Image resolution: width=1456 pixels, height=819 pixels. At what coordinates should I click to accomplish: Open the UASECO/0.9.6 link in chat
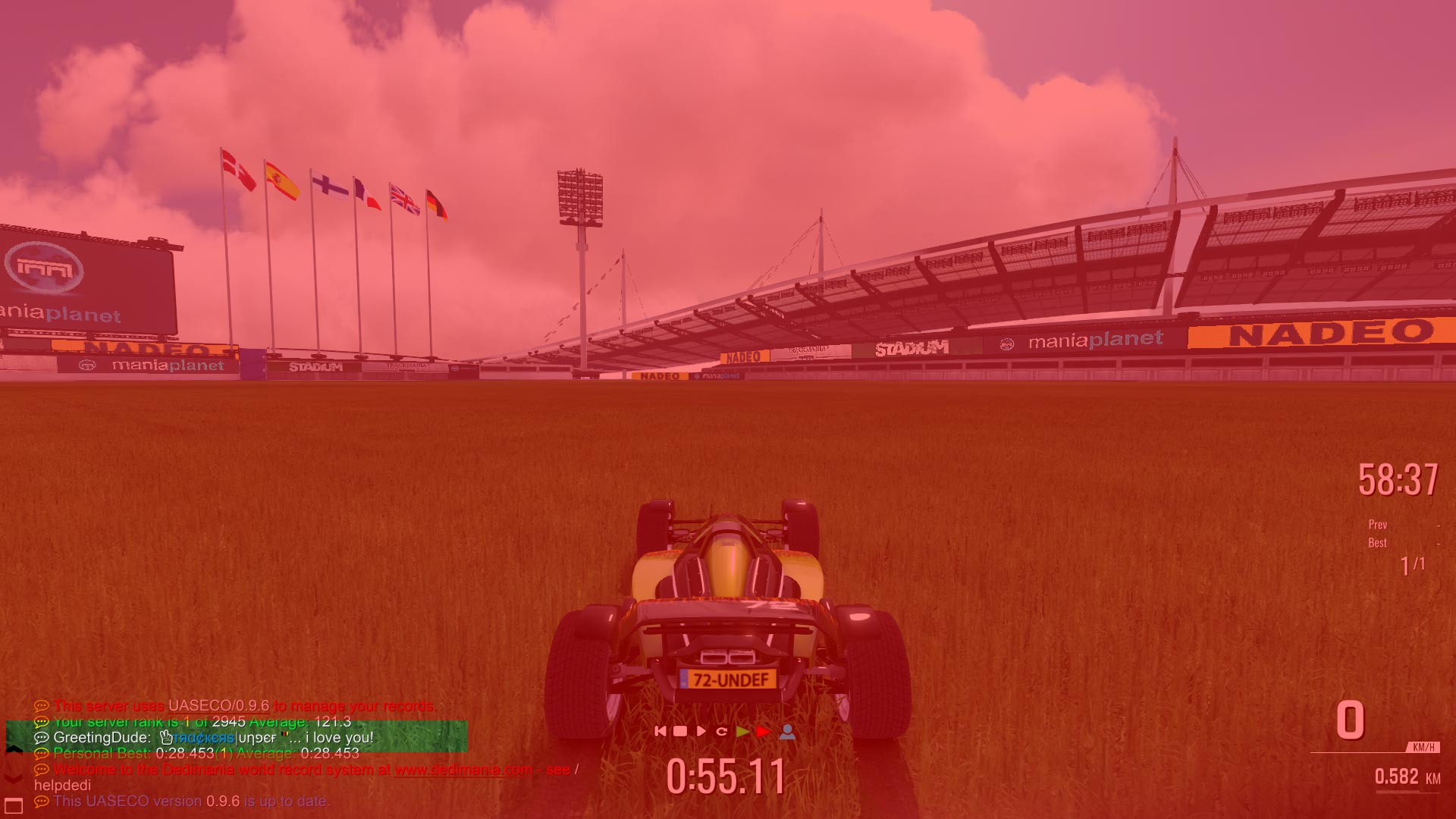point(218,706)
